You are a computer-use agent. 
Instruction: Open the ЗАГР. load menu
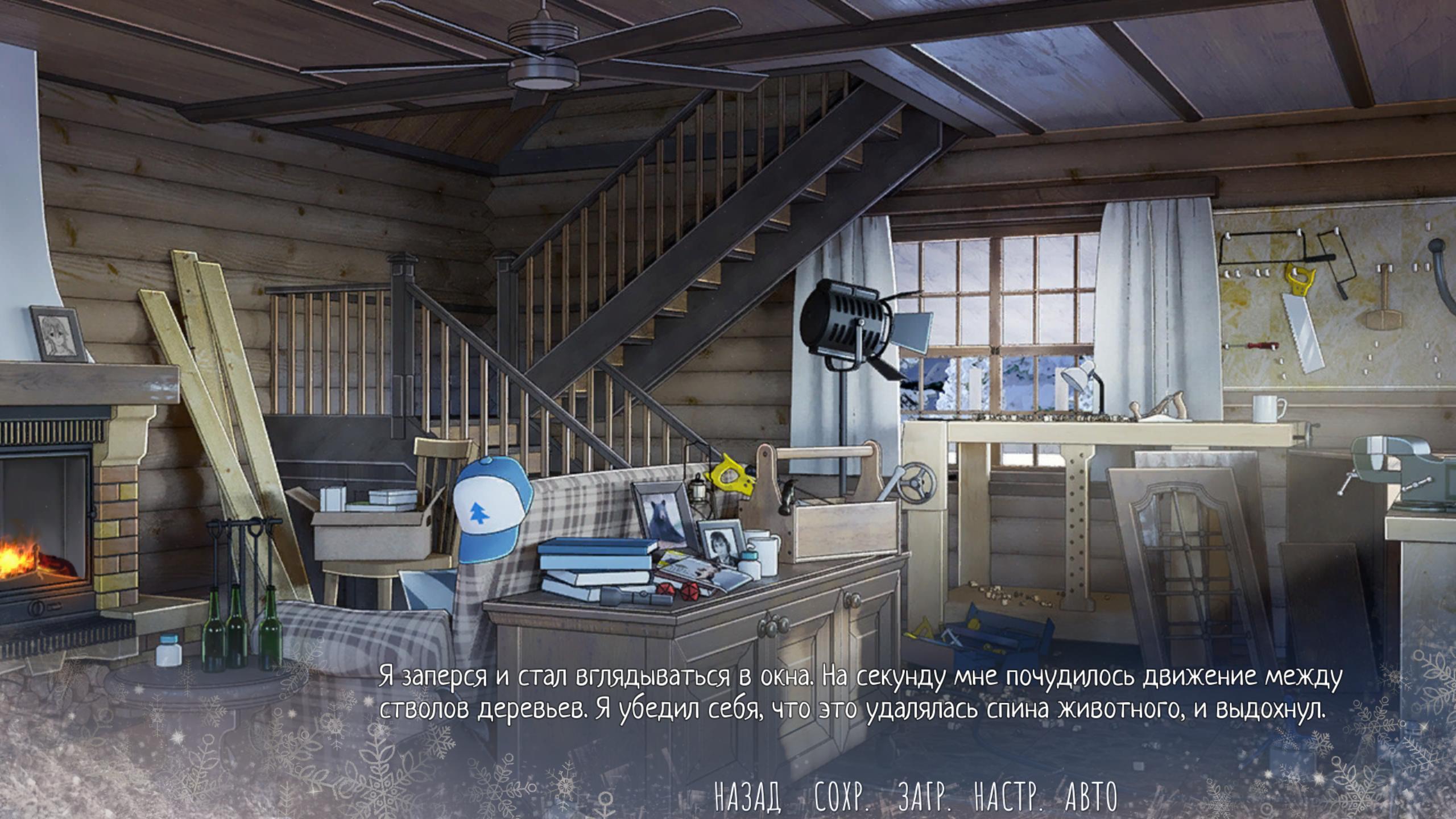tap(925, 797)
